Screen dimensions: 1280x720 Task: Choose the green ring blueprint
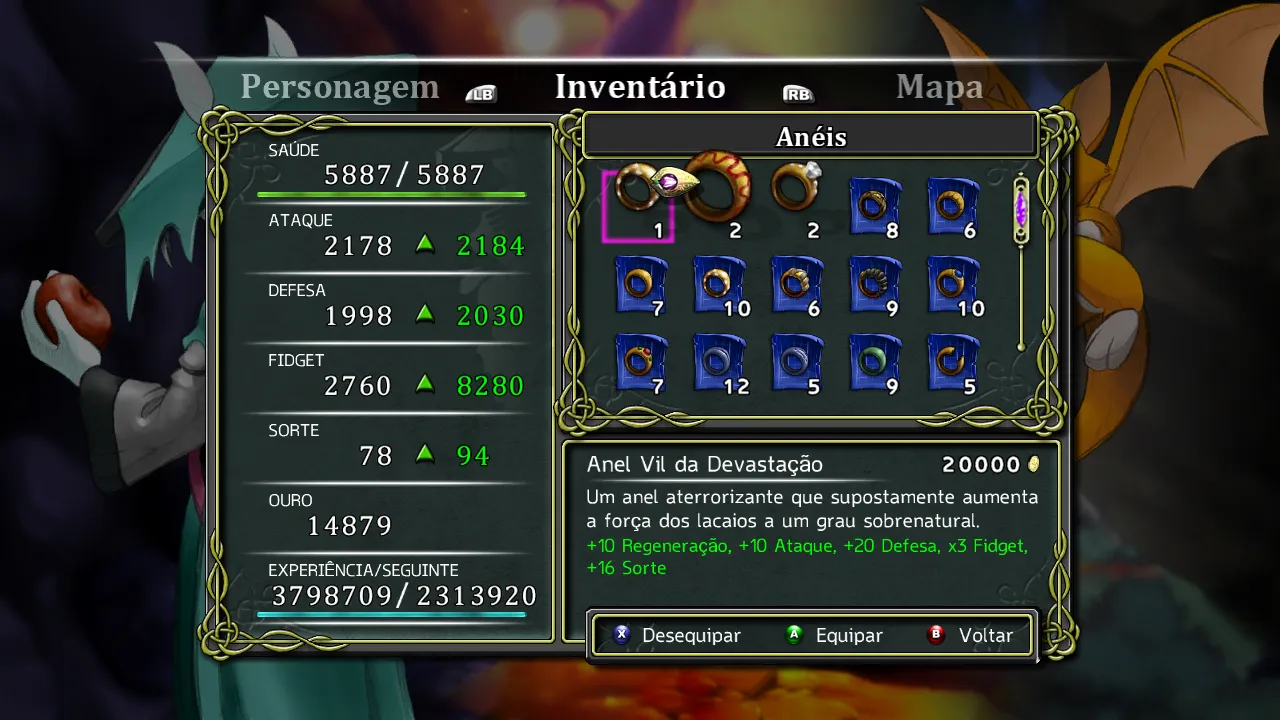click(874, 362)
